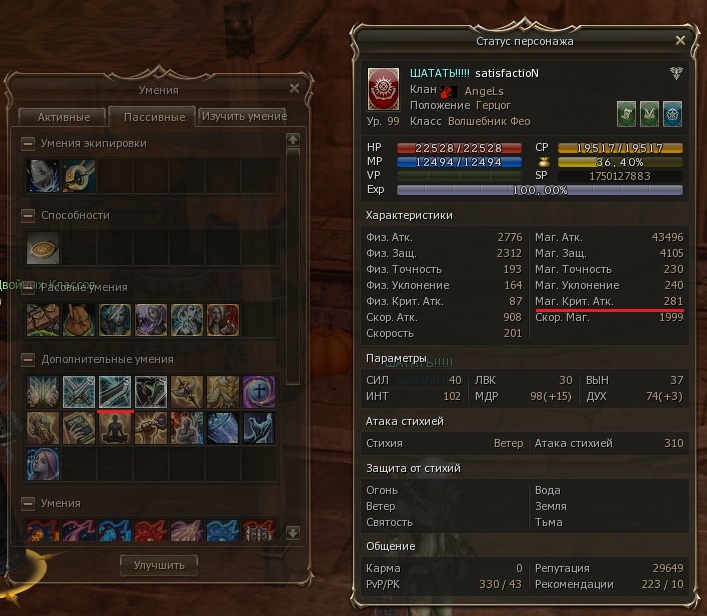
Task: Click the green scroll button in status
Action: pos(626,112)
